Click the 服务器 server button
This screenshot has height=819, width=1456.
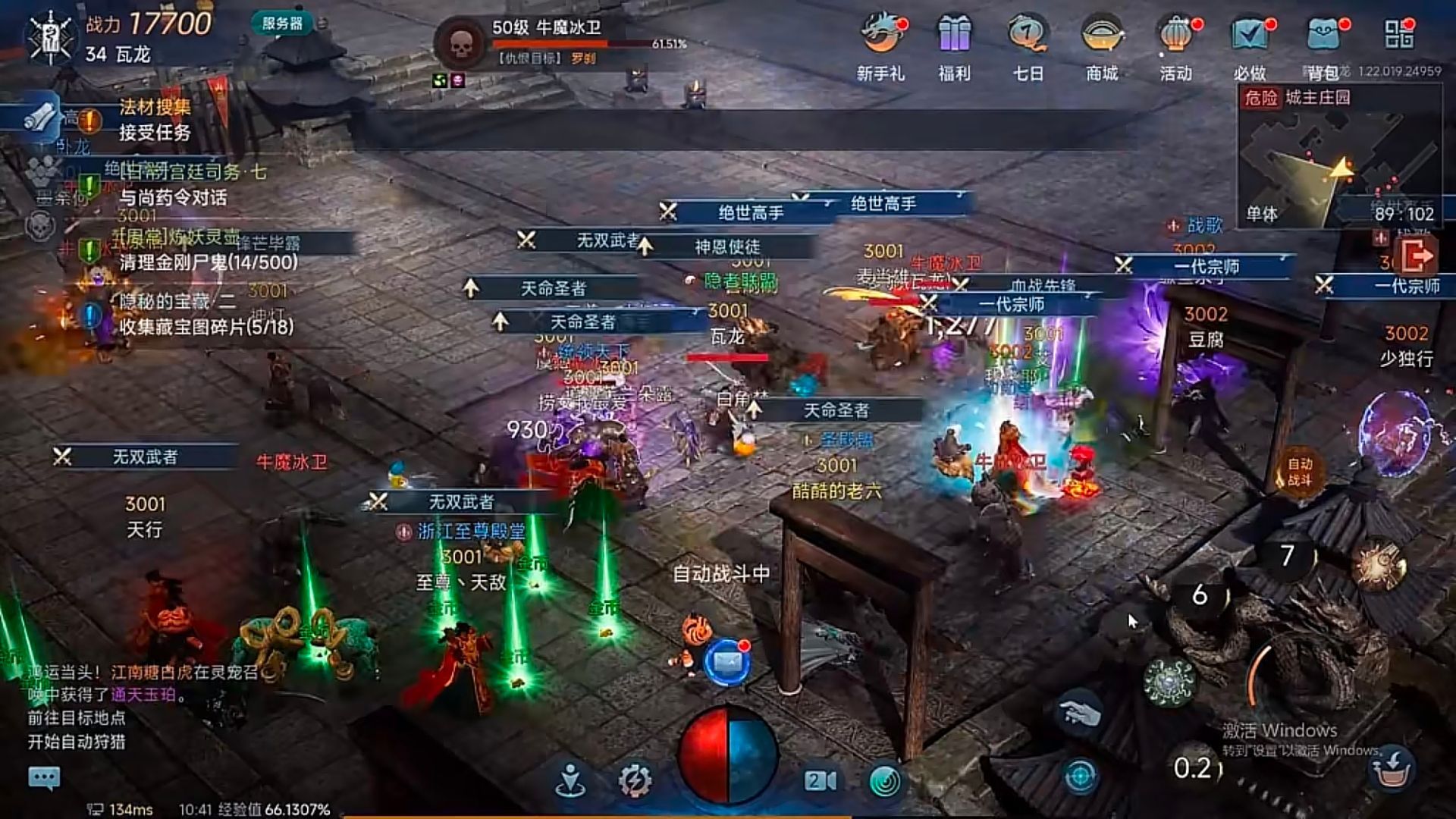tap(282, 24)
